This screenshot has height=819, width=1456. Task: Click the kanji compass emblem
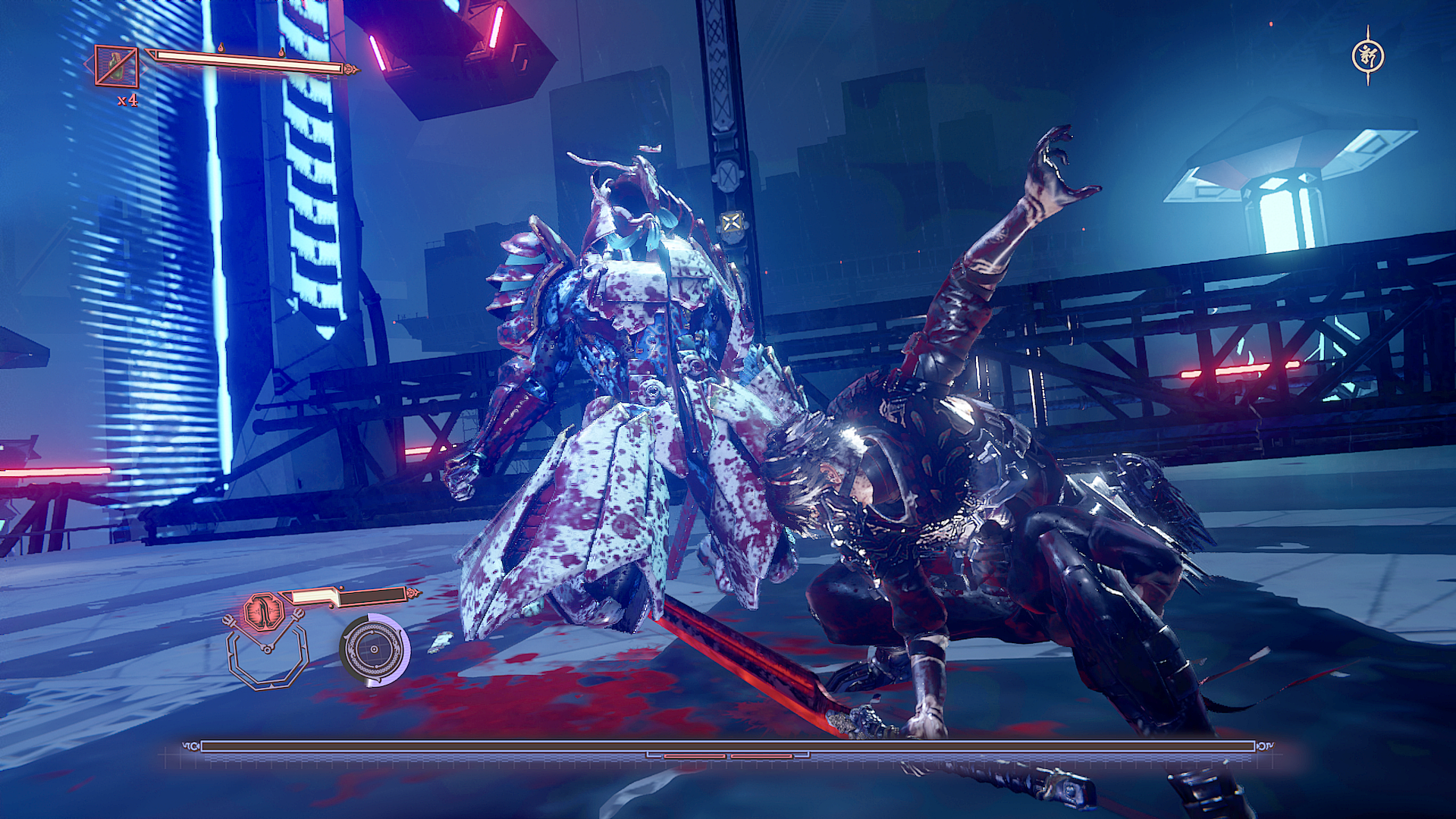point(1368,55)
